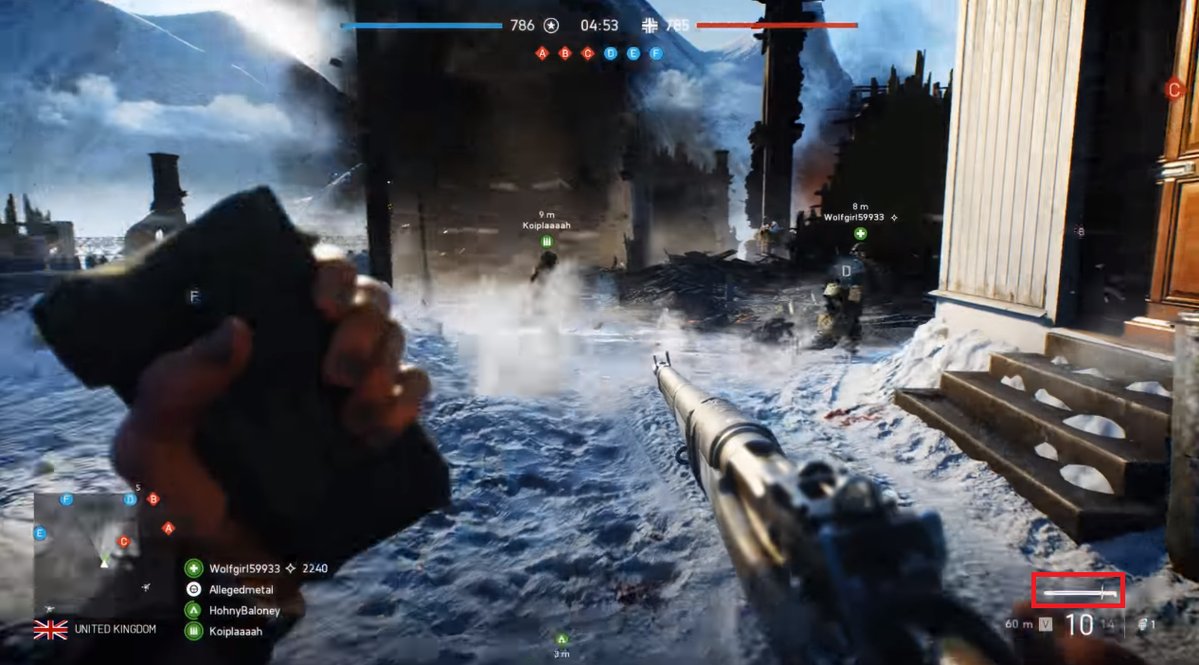Viewport: 1199px width, 665px height.
Task: Click the British team star emblem
Action: click(x=551, y=26)
